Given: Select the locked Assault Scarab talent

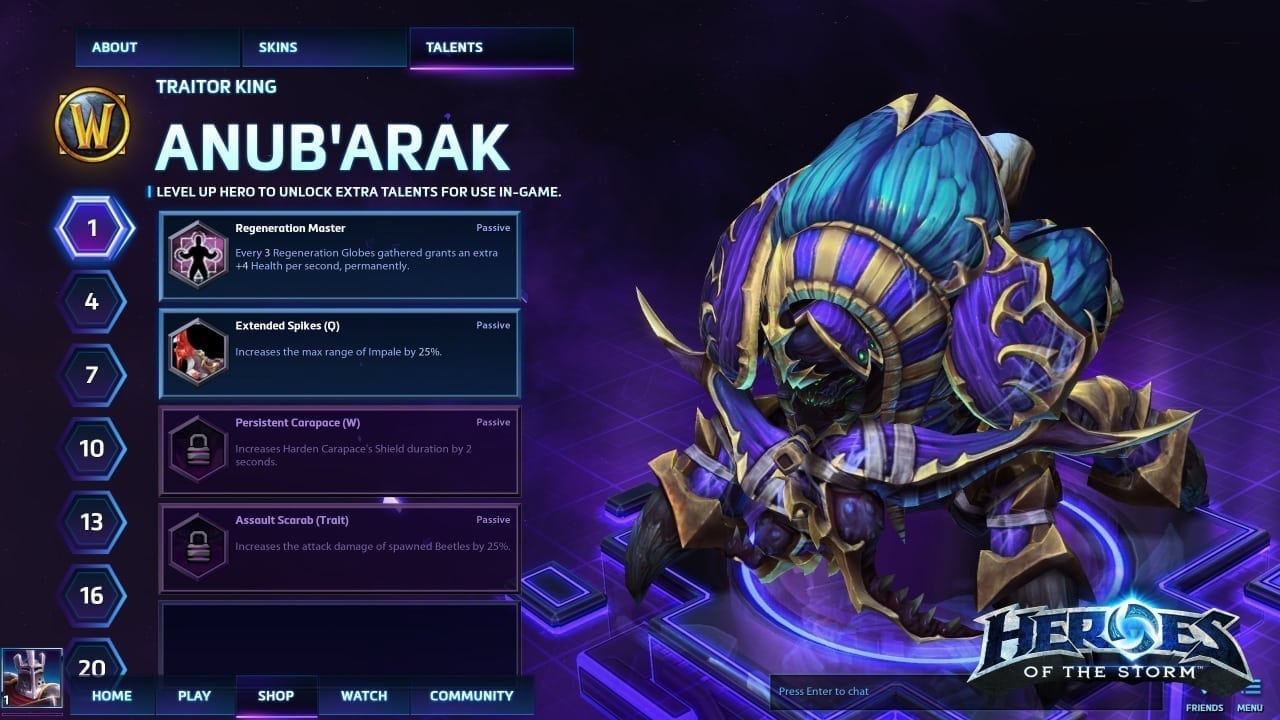Looking at the screenshot, I should (x=339, y=547).
